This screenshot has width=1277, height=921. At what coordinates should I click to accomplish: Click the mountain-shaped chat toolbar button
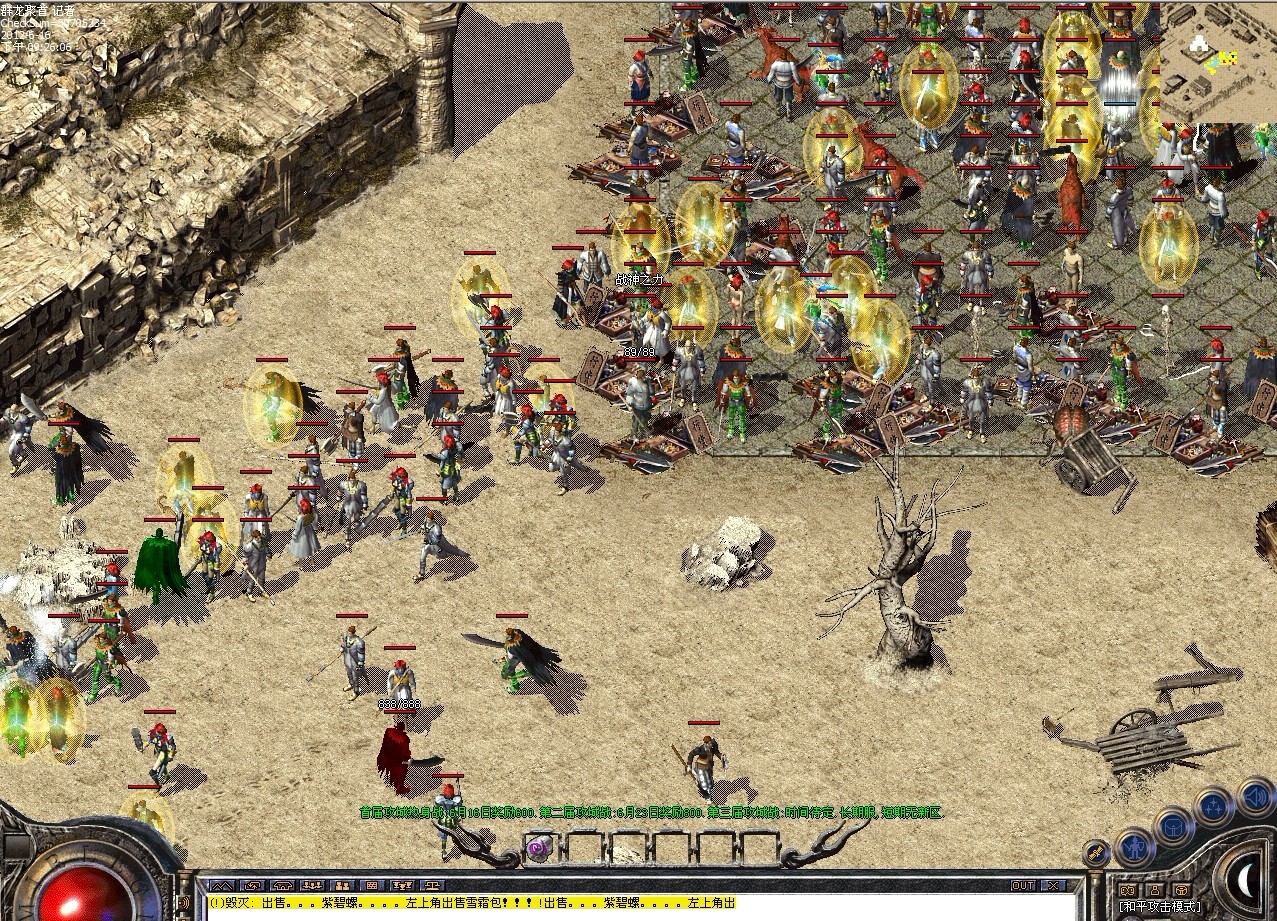[224, 886]
